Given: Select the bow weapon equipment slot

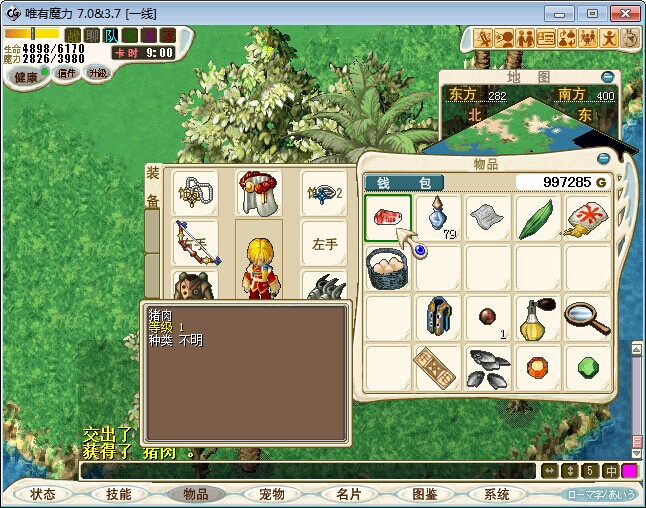Looking at the screenshot, I should [195, 241].
